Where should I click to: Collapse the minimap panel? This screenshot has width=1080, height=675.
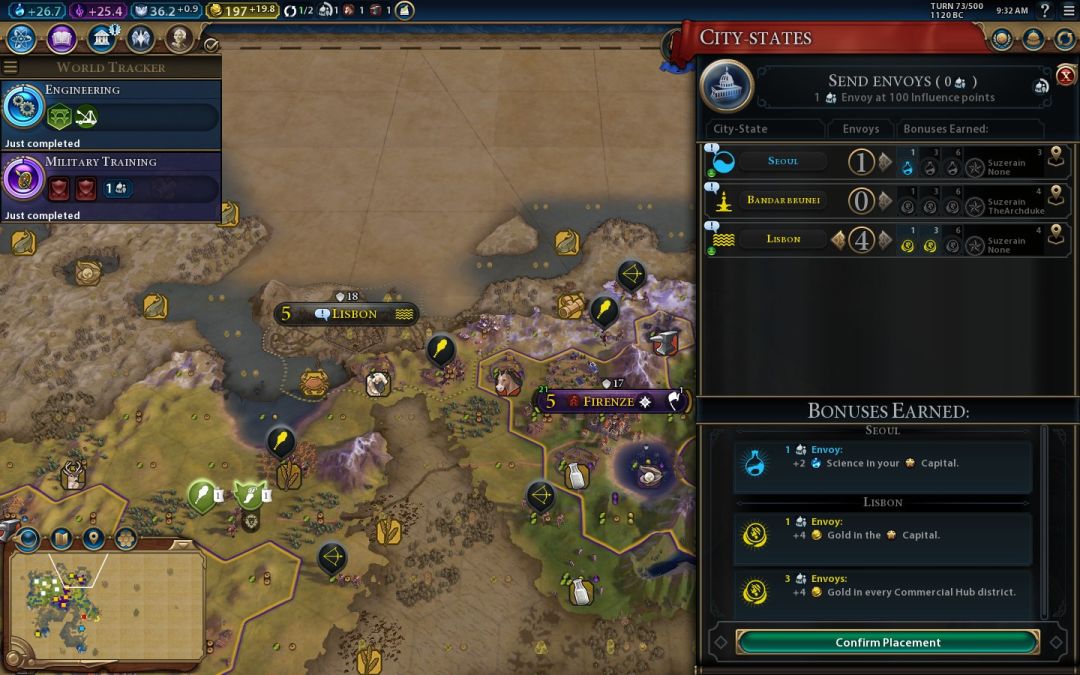click(x=183, y=544)
